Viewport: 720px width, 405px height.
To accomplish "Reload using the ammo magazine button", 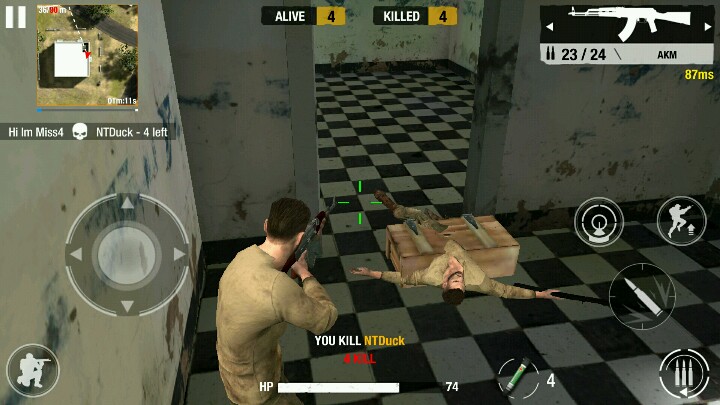I will coord(683,376).
